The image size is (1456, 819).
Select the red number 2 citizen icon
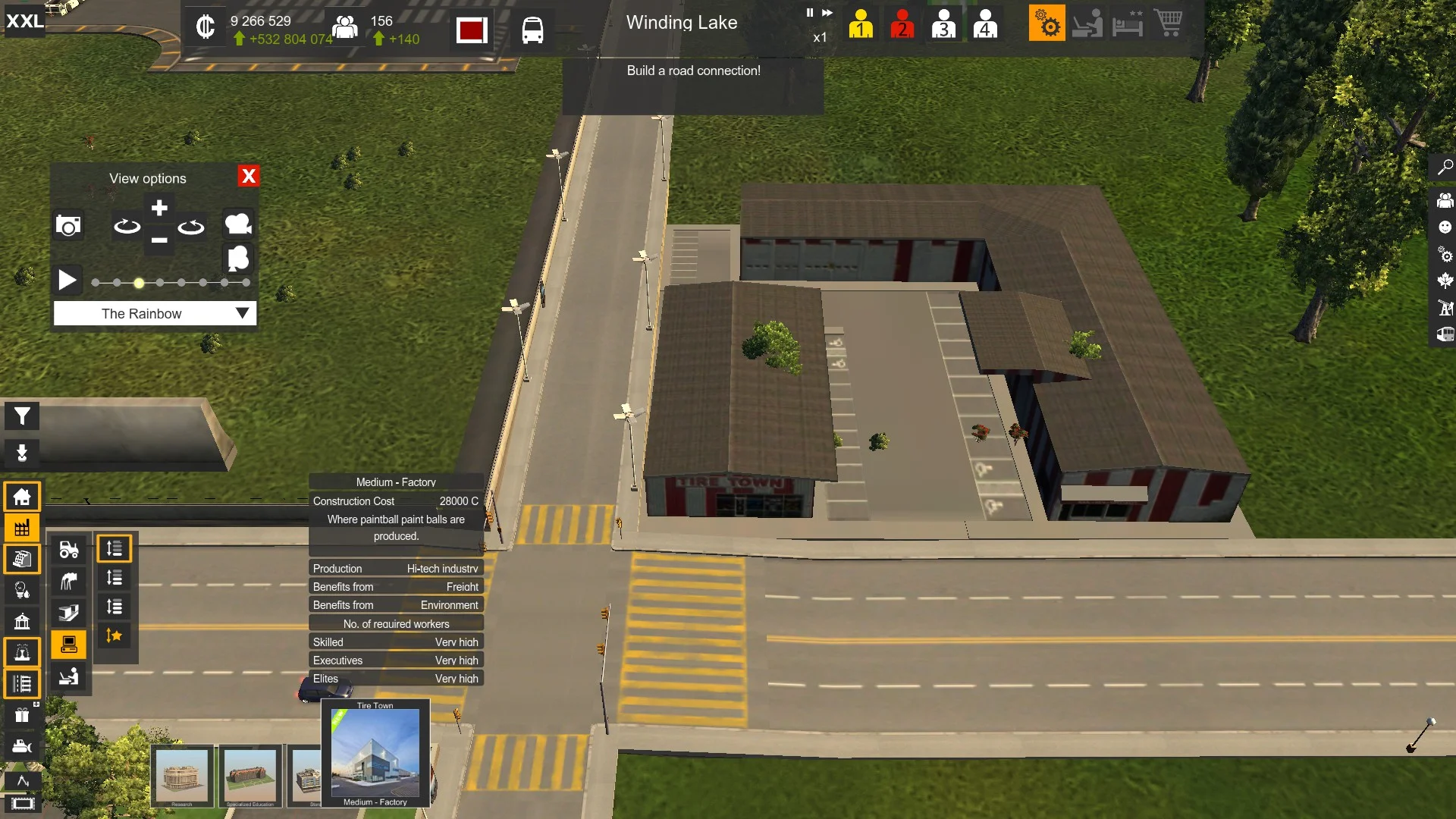[902, 24]
